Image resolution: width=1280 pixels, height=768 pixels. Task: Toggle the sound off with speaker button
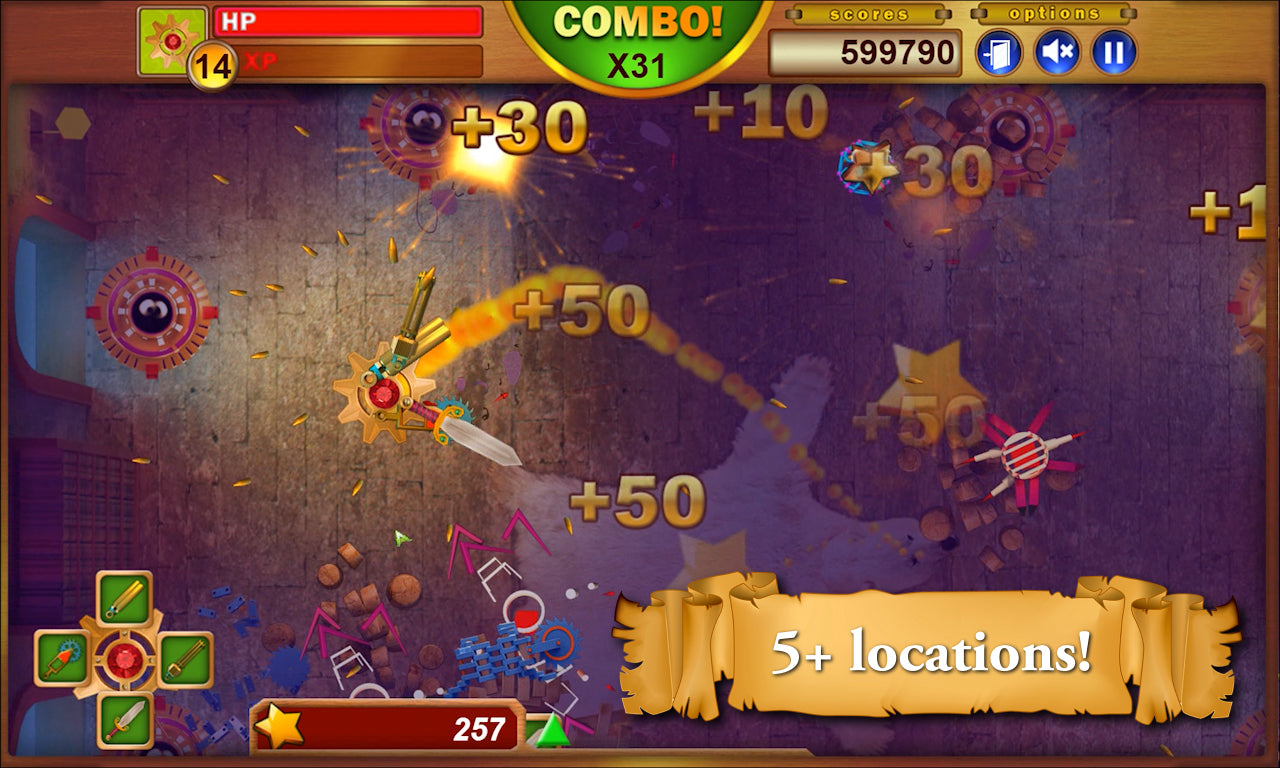click(x=1055, y=53)
